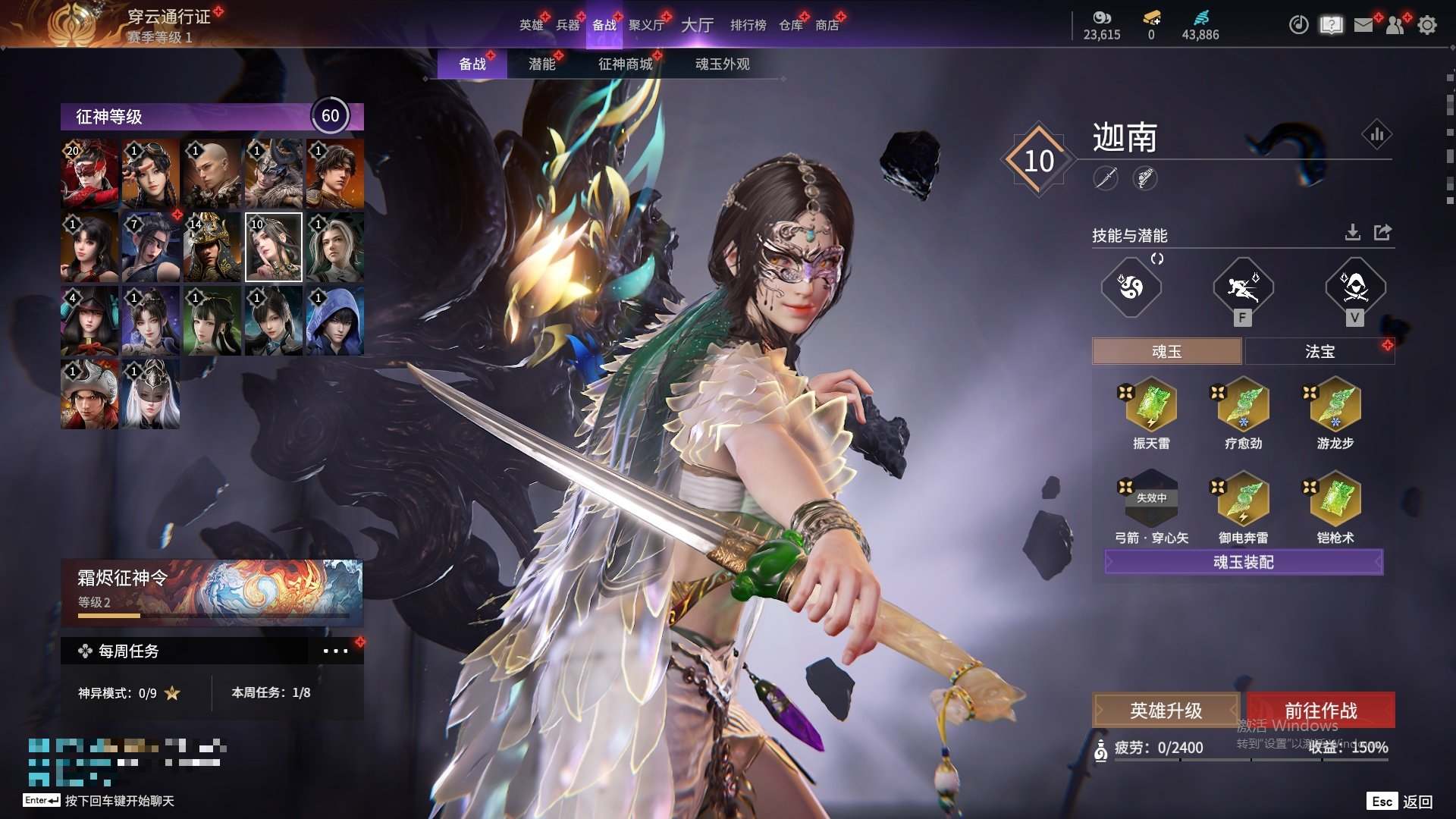Open the 商店 shop

(x=827, y=25)
